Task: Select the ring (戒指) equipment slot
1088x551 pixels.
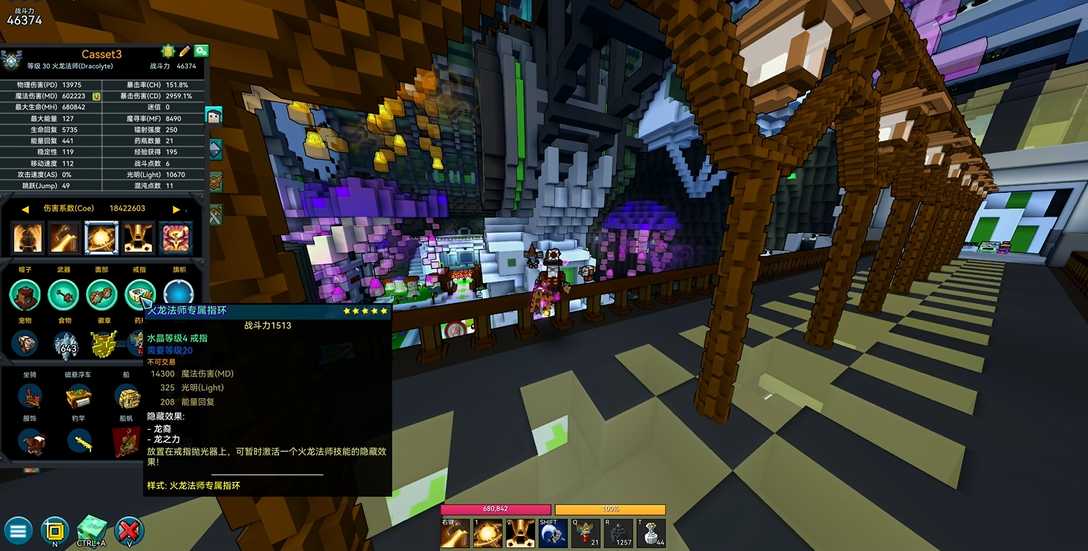Action: click(139, 294)
